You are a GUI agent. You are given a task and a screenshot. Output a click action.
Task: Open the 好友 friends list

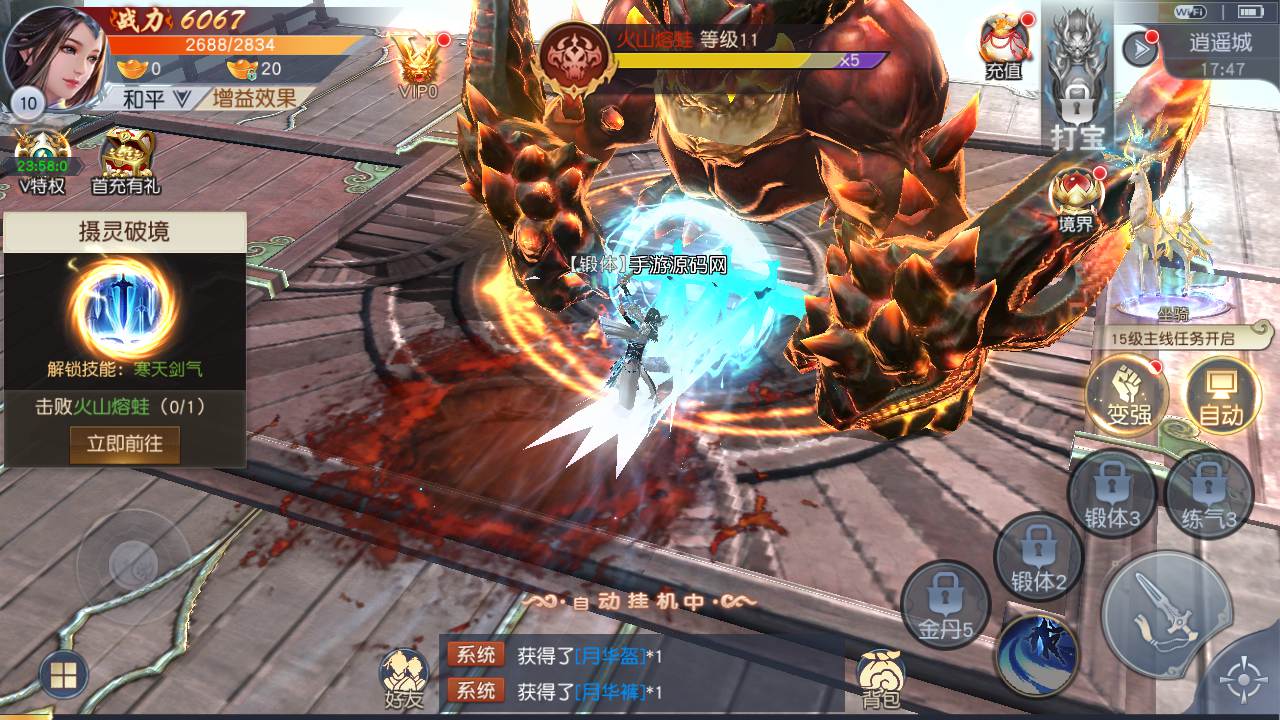[404, 679]
